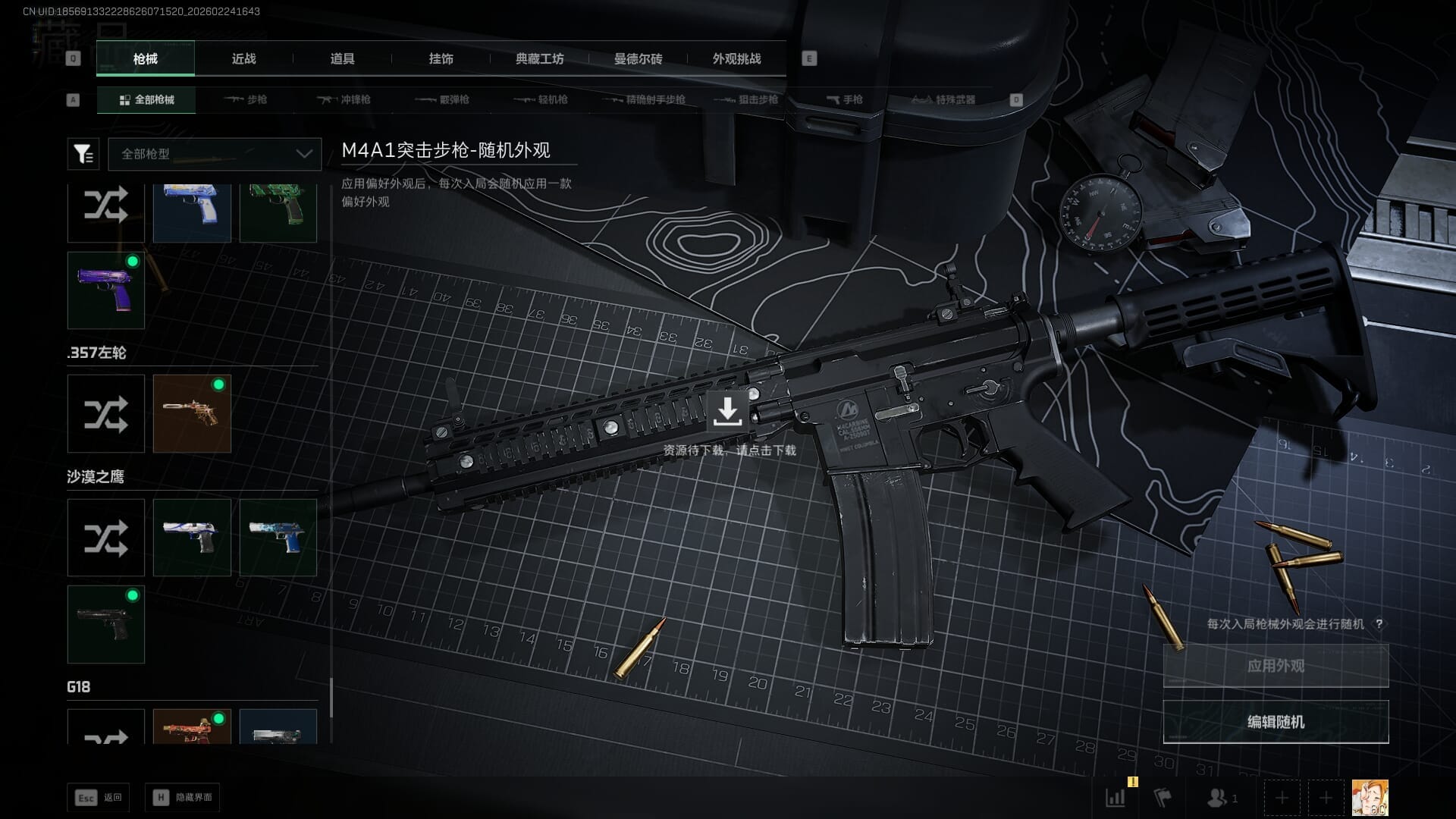Screen dimensions: 1456x819
Task: Select the gold .357 revolver skin
Action: click(192, 413)
